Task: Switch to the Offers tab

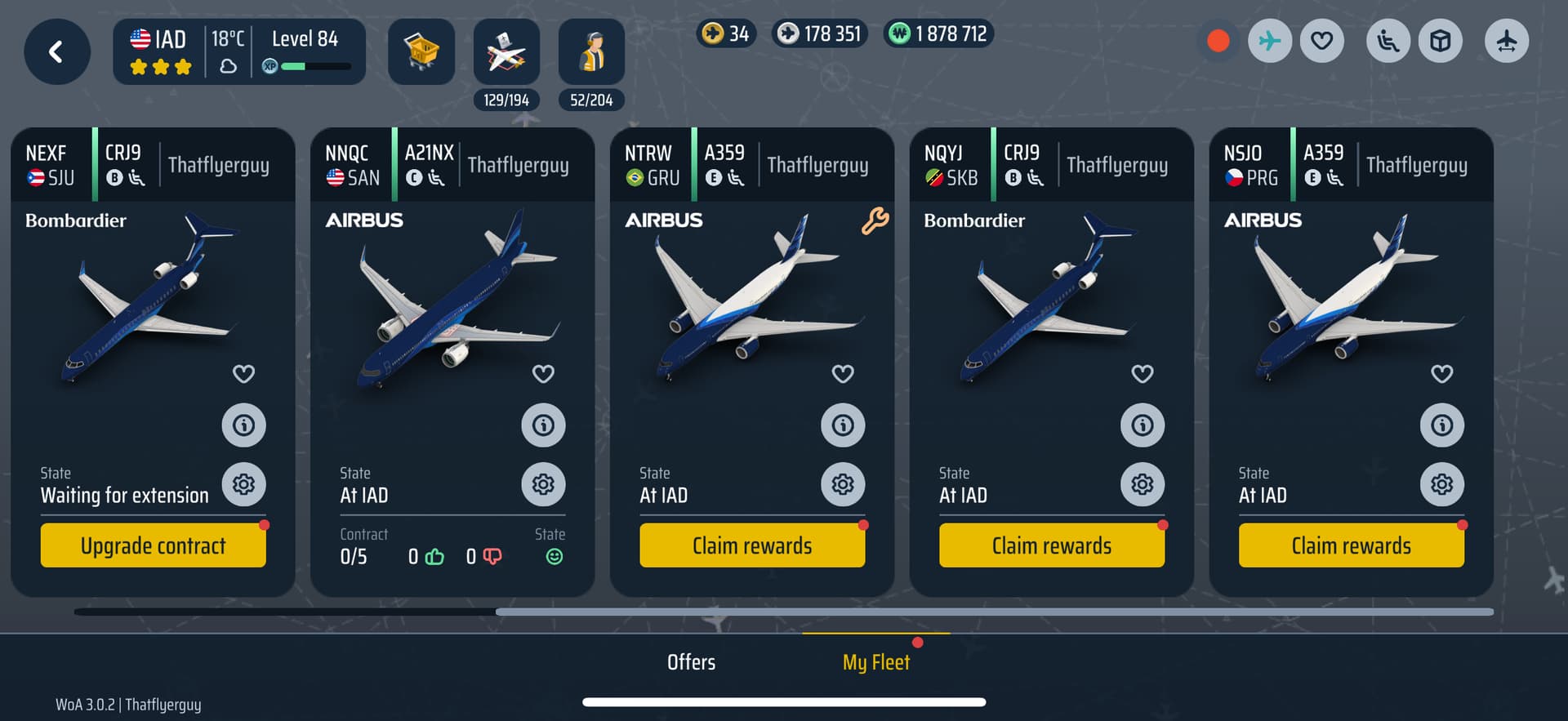Action: click(x=691, y=662)
